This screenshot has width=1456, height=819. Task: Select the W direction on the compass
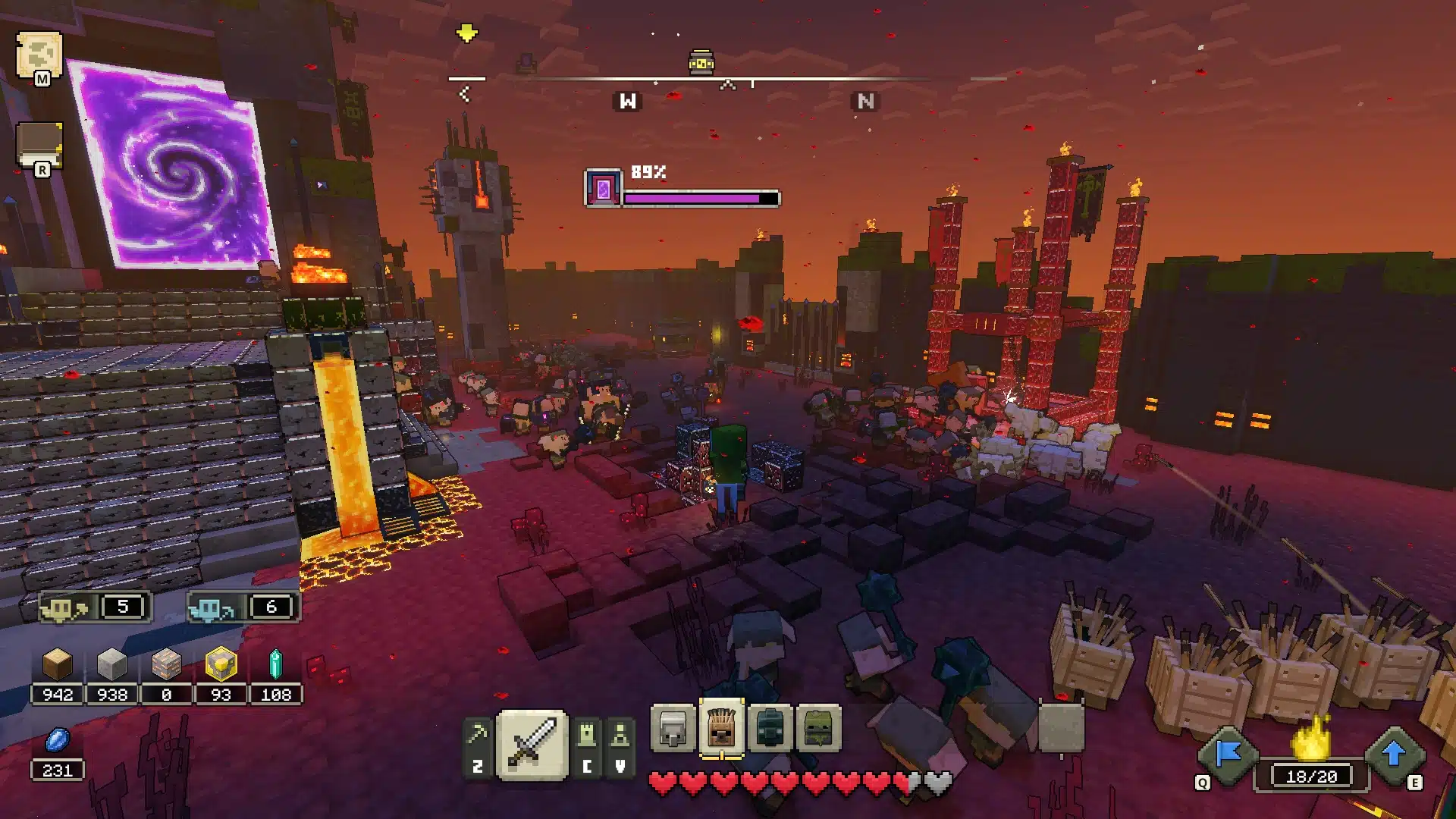coord(627,99)
